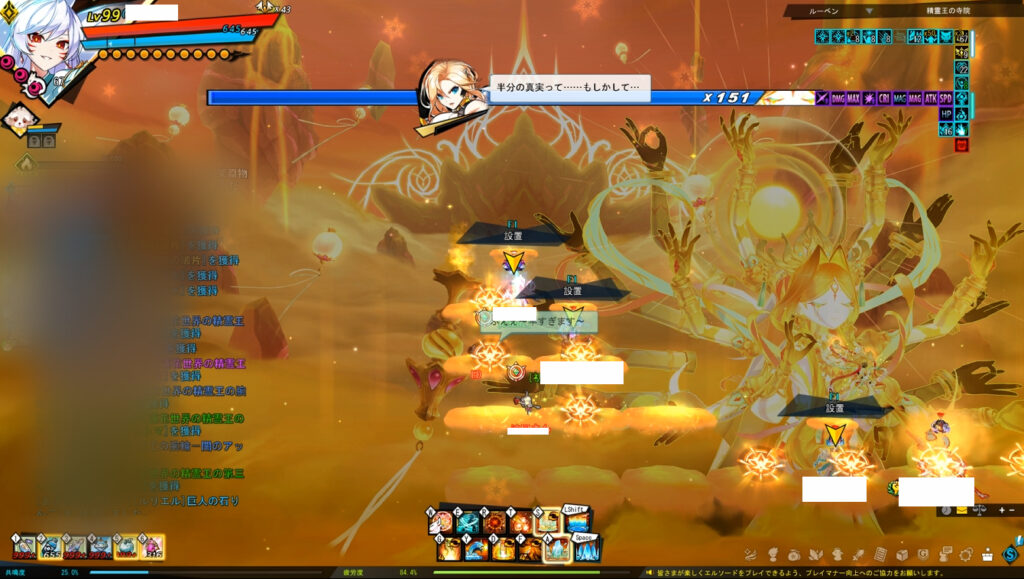Use the blue potion in quick slot 2
Image resolution: width=1024 pixels, height=579 pixels.
click(x=49, y=546)
